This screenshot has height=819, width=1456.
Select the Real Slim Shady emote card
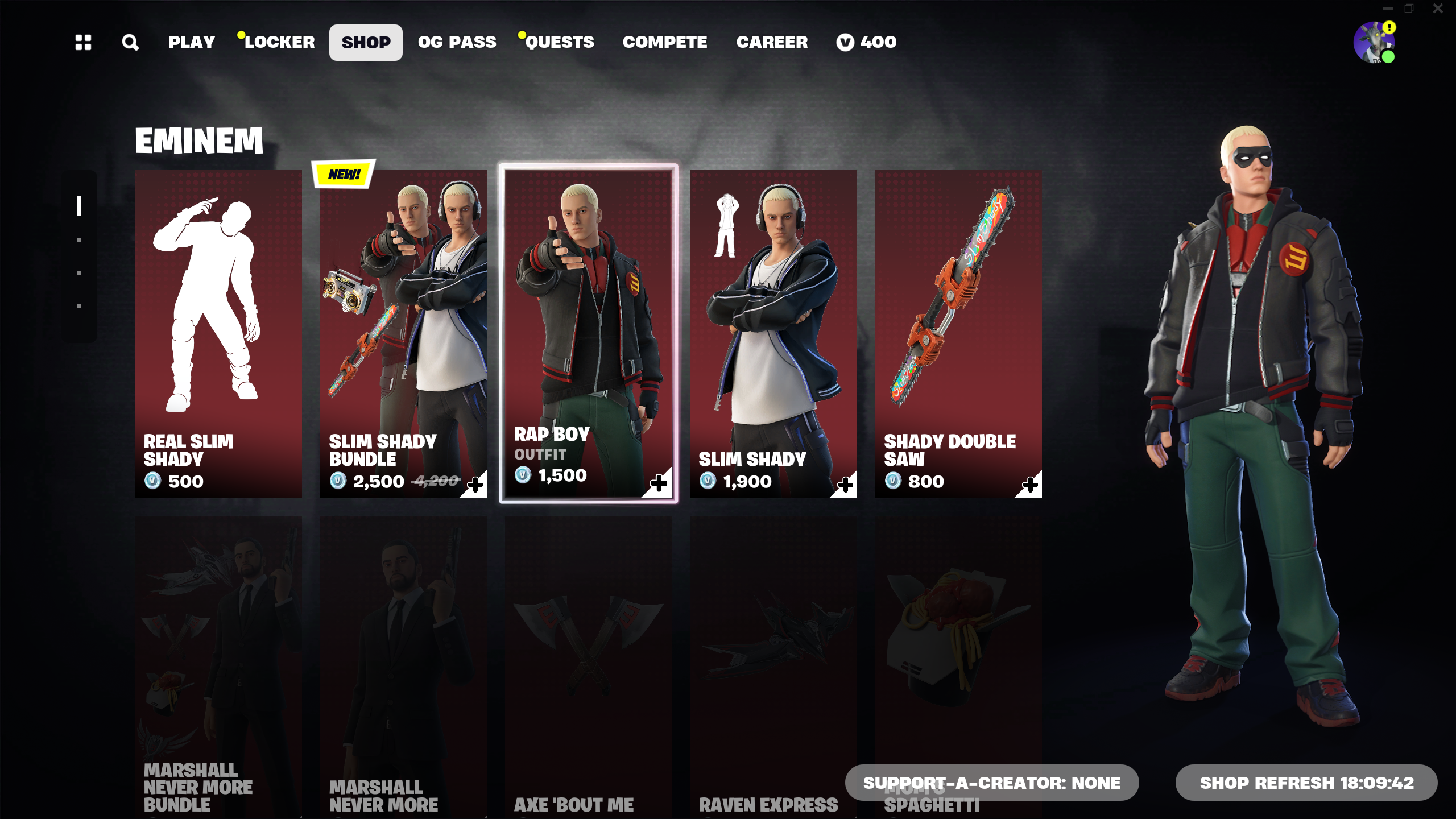tap(218, 333)
